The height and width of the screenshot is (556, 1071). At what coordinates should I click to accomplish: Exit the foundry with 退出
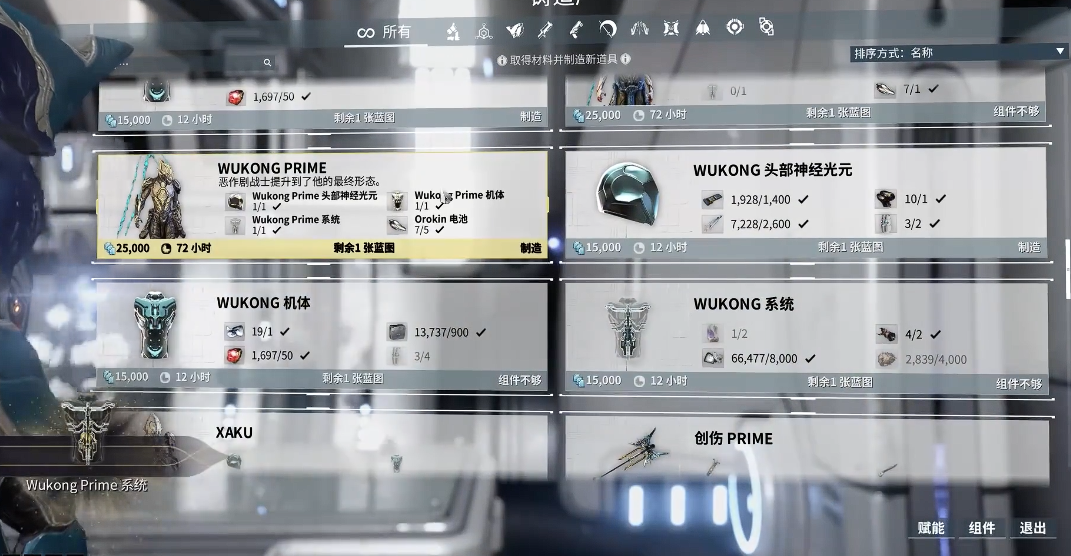[1033, 528]
